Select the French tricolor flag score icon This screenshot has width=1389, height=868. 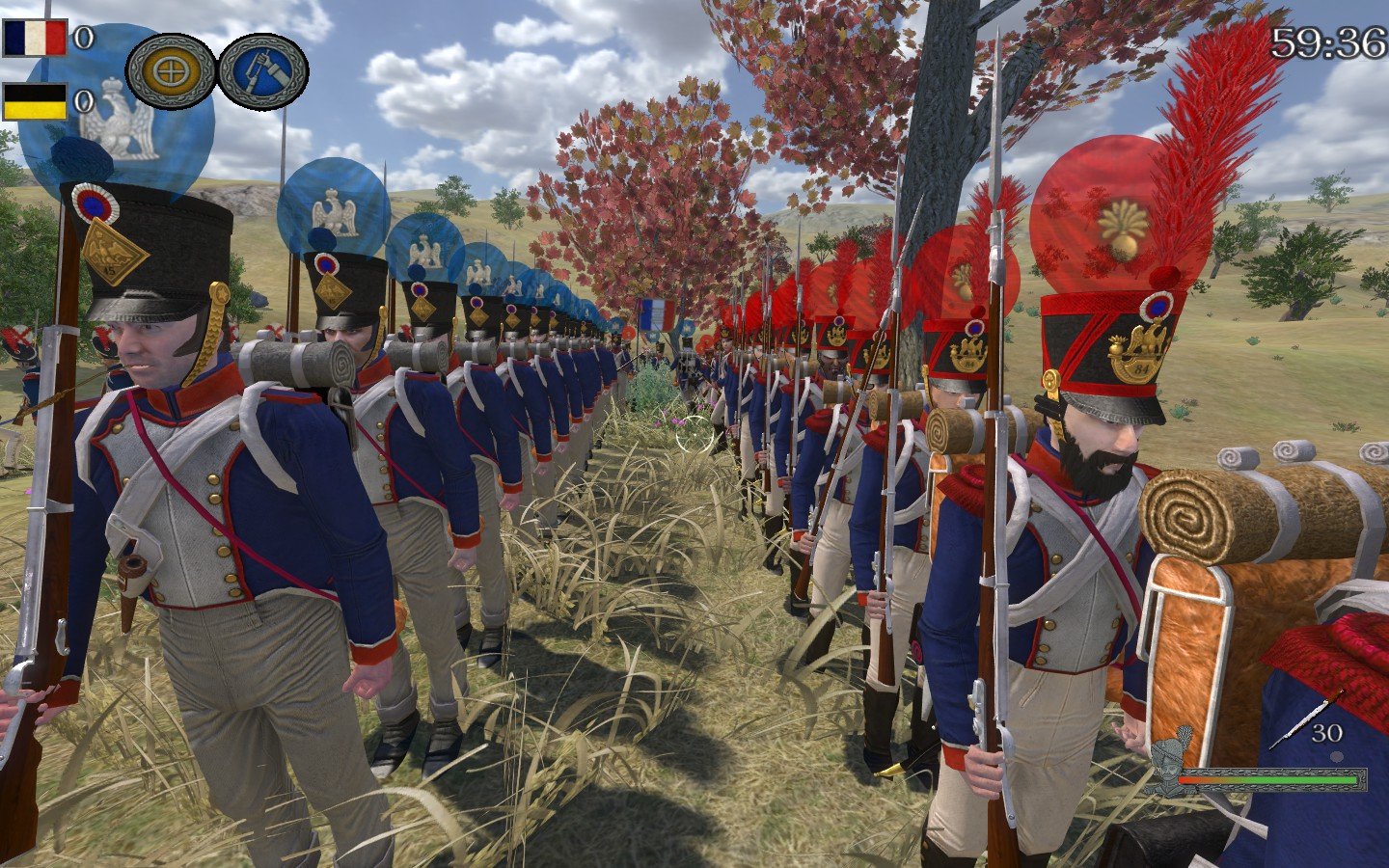[36, 38]
